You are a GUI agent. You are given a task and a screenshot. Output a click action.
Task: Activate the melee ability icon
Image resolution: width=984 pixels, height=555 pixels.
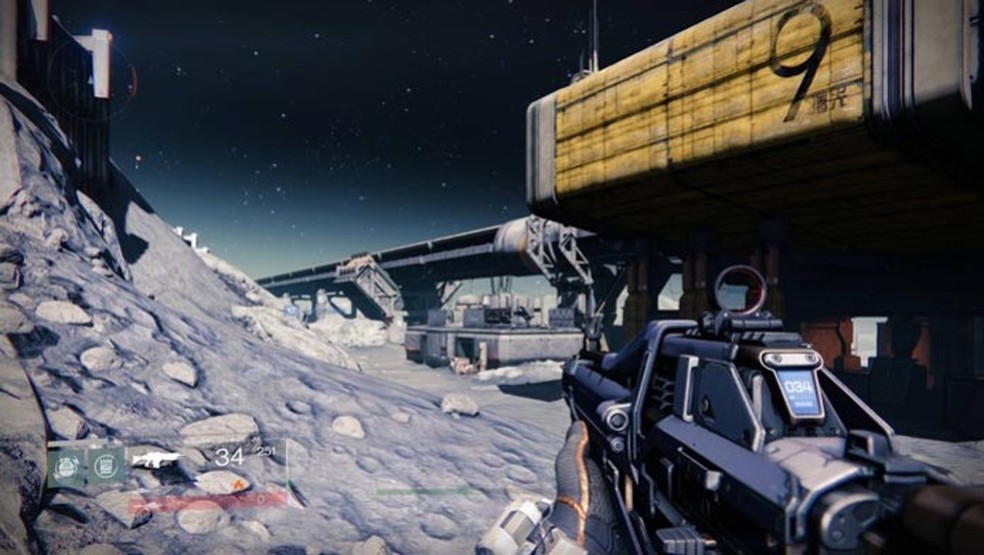104,465
